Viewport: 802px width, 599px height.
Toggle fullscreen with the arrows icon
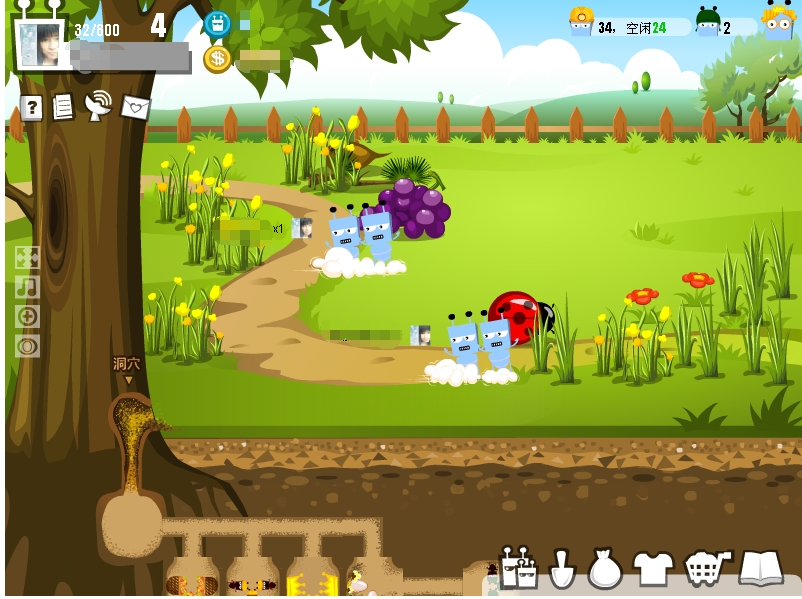[x=27, y=258]
